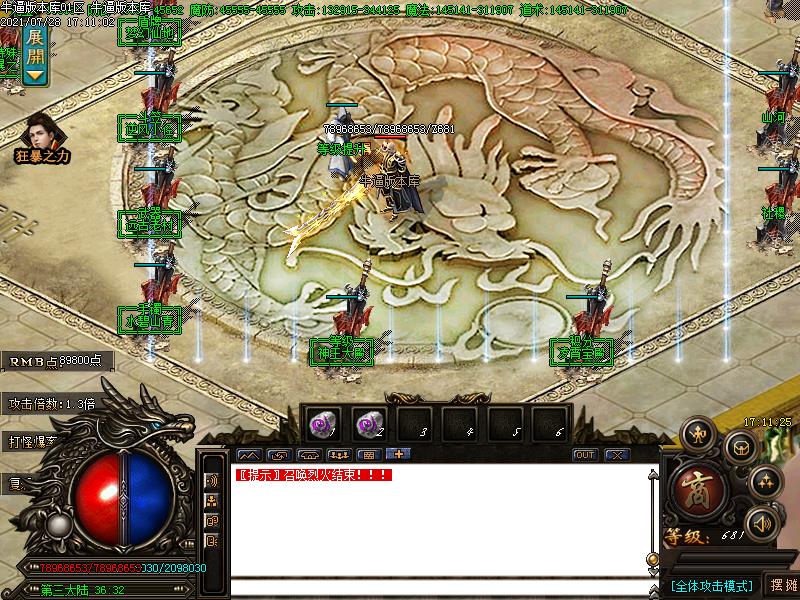Close the chat panel with the X button
Viewport: 800px width, 600px height.
617,455
